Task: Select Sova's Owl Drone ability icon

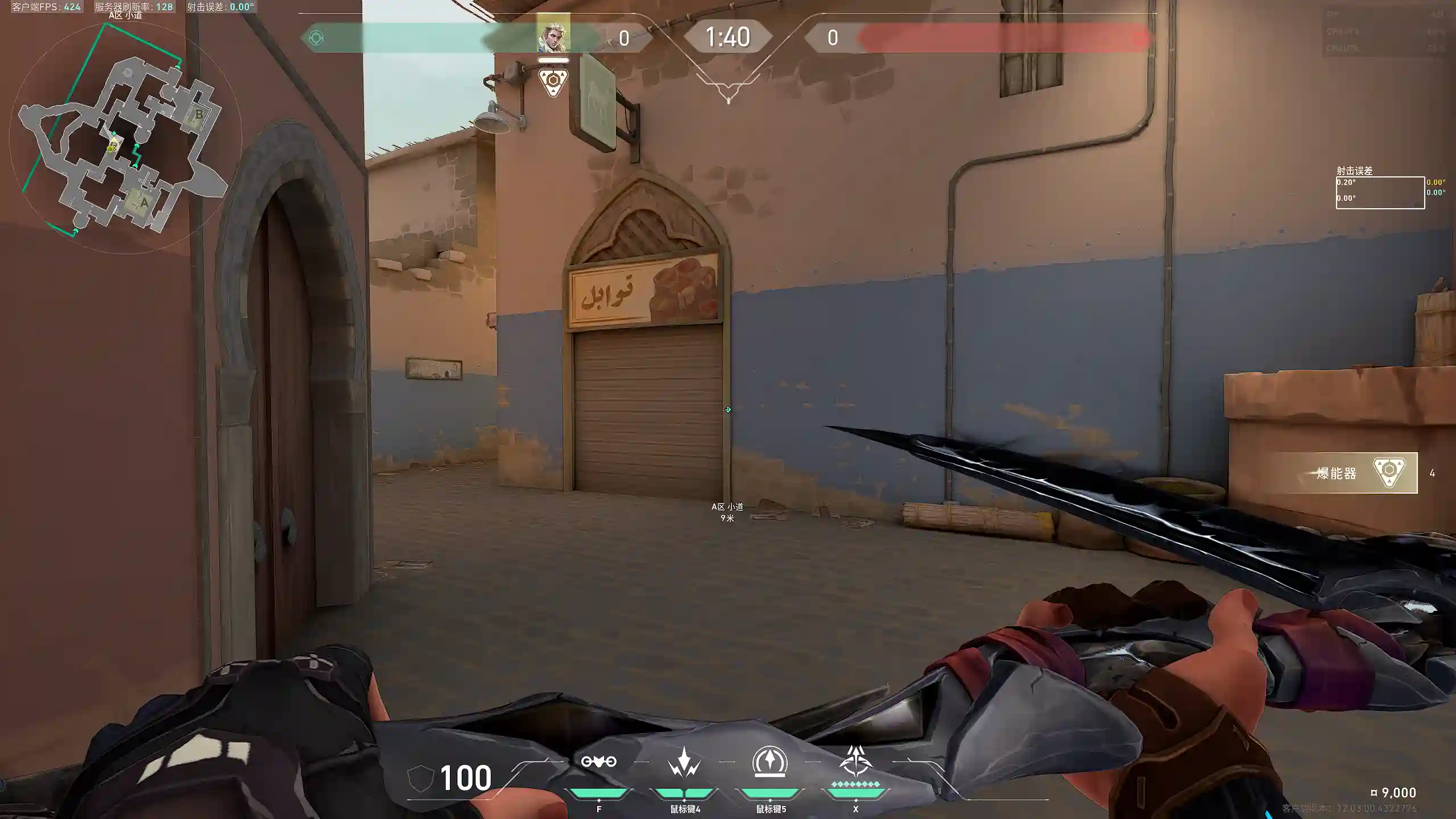Action: pyautogui.click(x=598, y=762)
